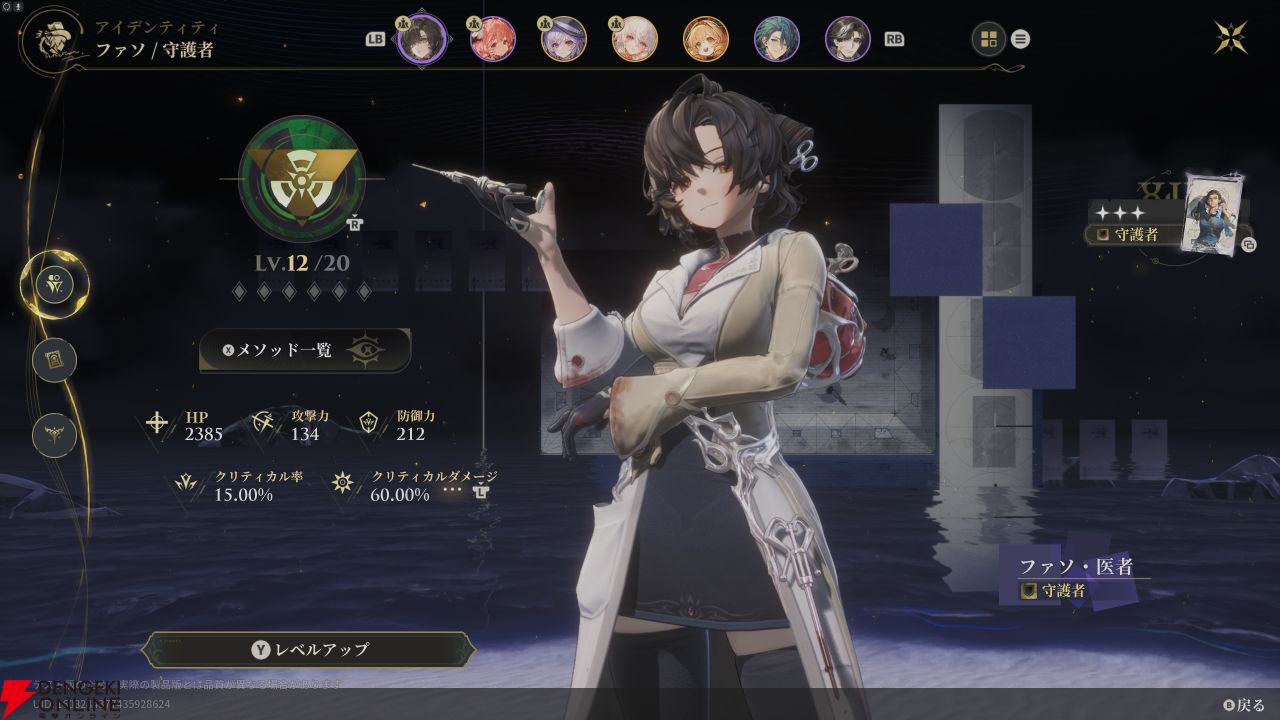The height and width of the screenshot is (720, 1280).
Task: Switch to the card sidebar tab
Action: coord(54,360)
